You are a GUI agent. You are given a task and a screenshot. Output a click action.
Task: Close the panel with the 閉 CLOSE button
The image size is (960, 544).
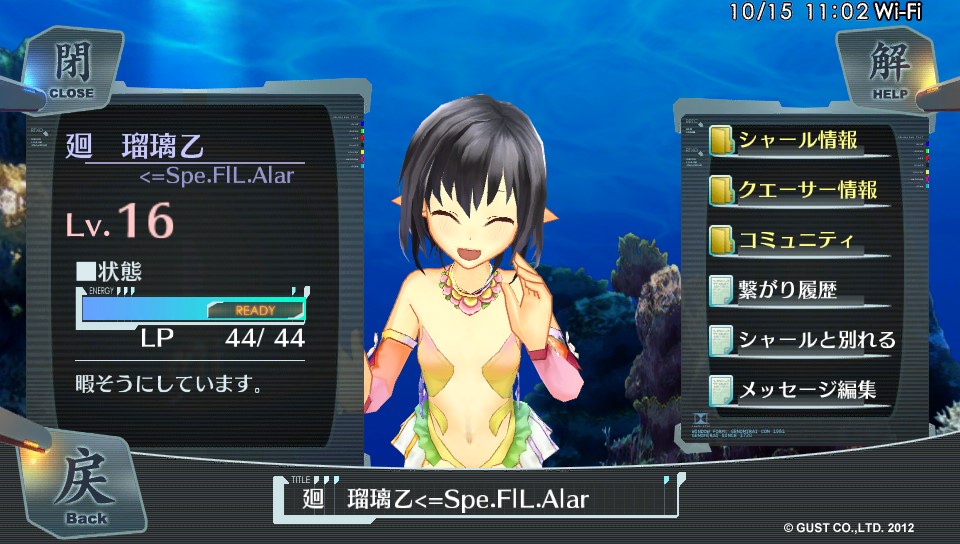click(70, 68)
